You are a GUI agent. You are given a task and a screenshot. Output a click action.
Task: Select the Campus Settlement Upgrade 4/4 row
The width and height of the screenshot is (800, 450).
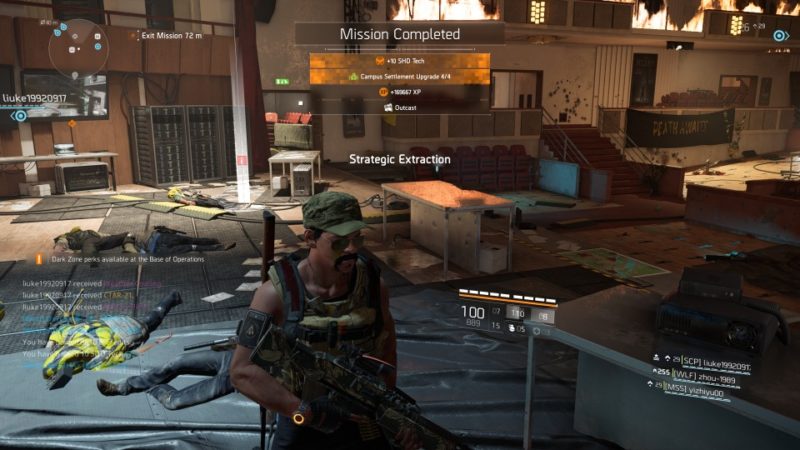tap(399, 75)
